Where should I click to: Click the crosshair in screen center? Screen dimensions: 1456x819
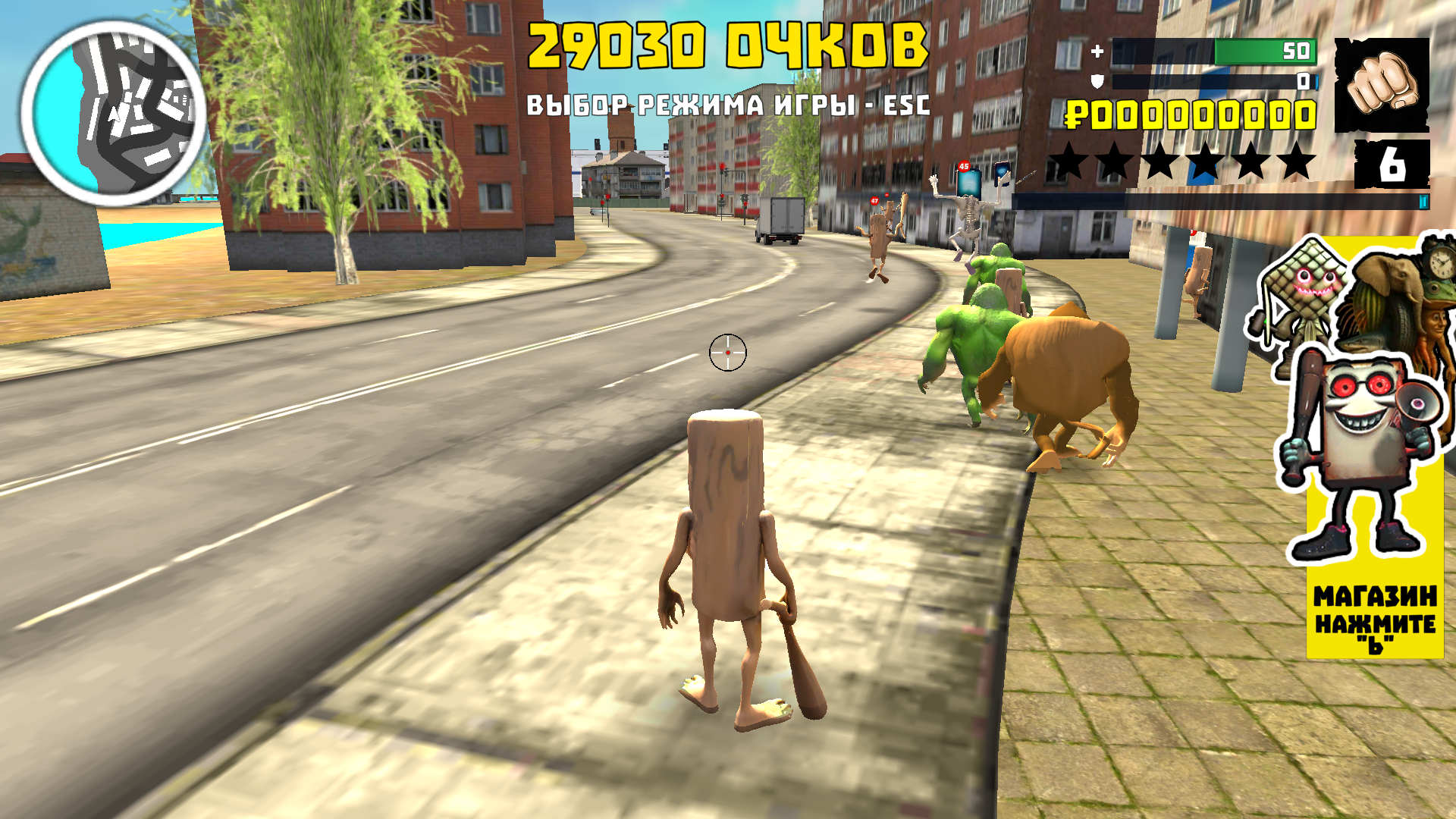[728, 351]
